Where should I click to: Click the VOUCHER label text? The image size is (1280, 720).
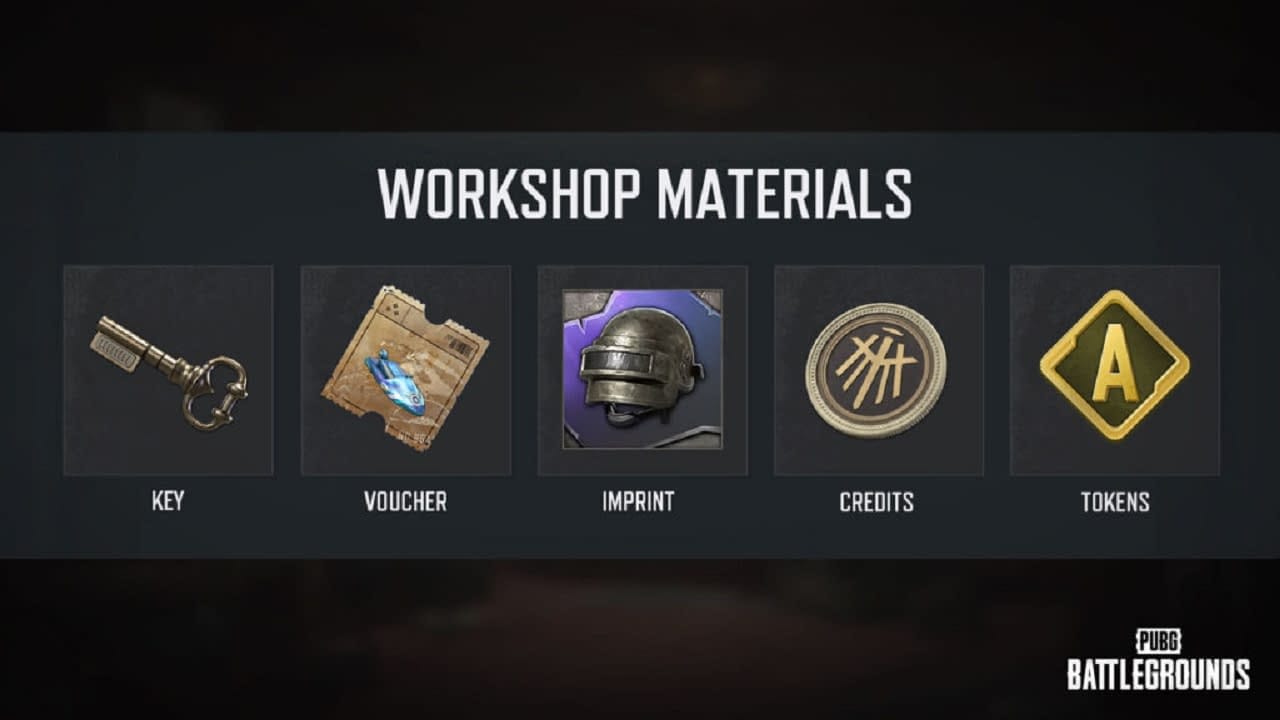point(405,502)
